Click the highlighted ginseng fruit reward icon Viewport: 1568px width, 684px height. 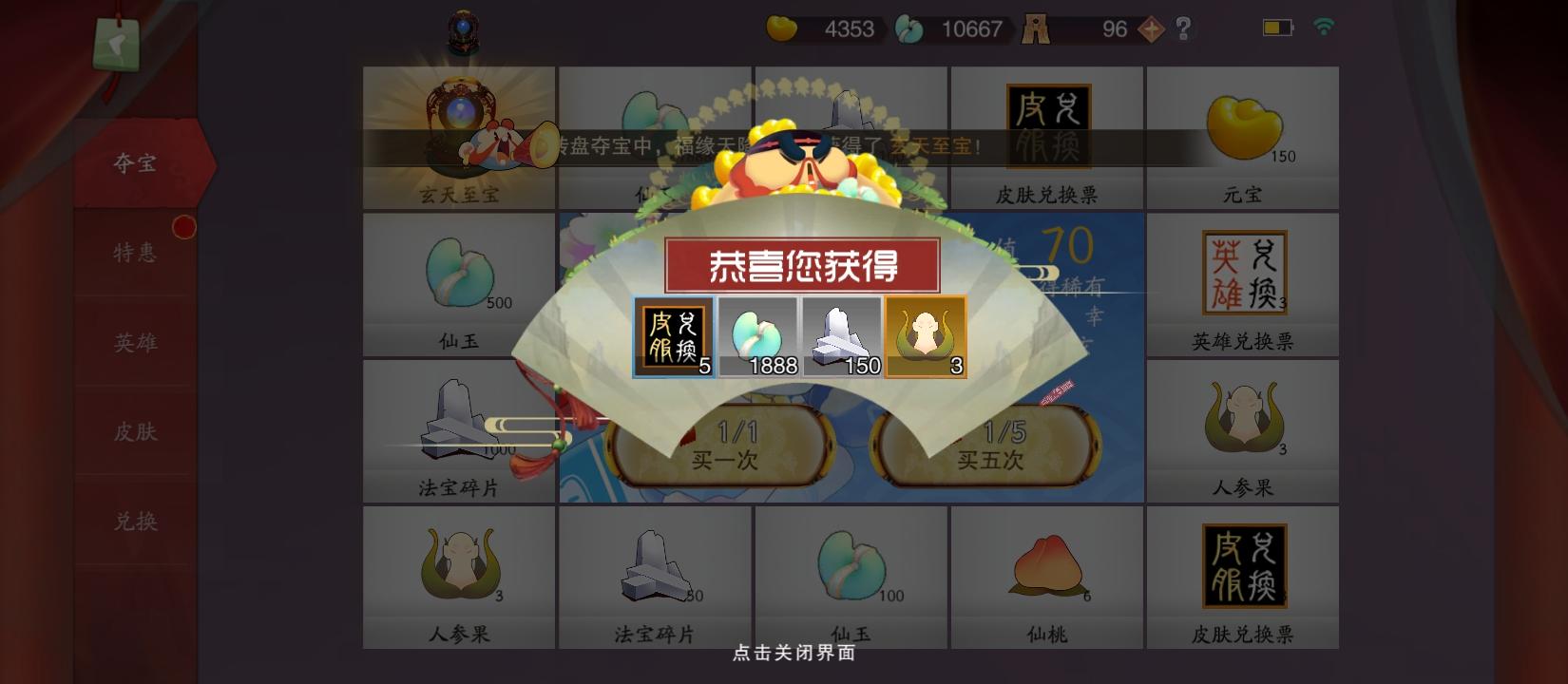925,338
